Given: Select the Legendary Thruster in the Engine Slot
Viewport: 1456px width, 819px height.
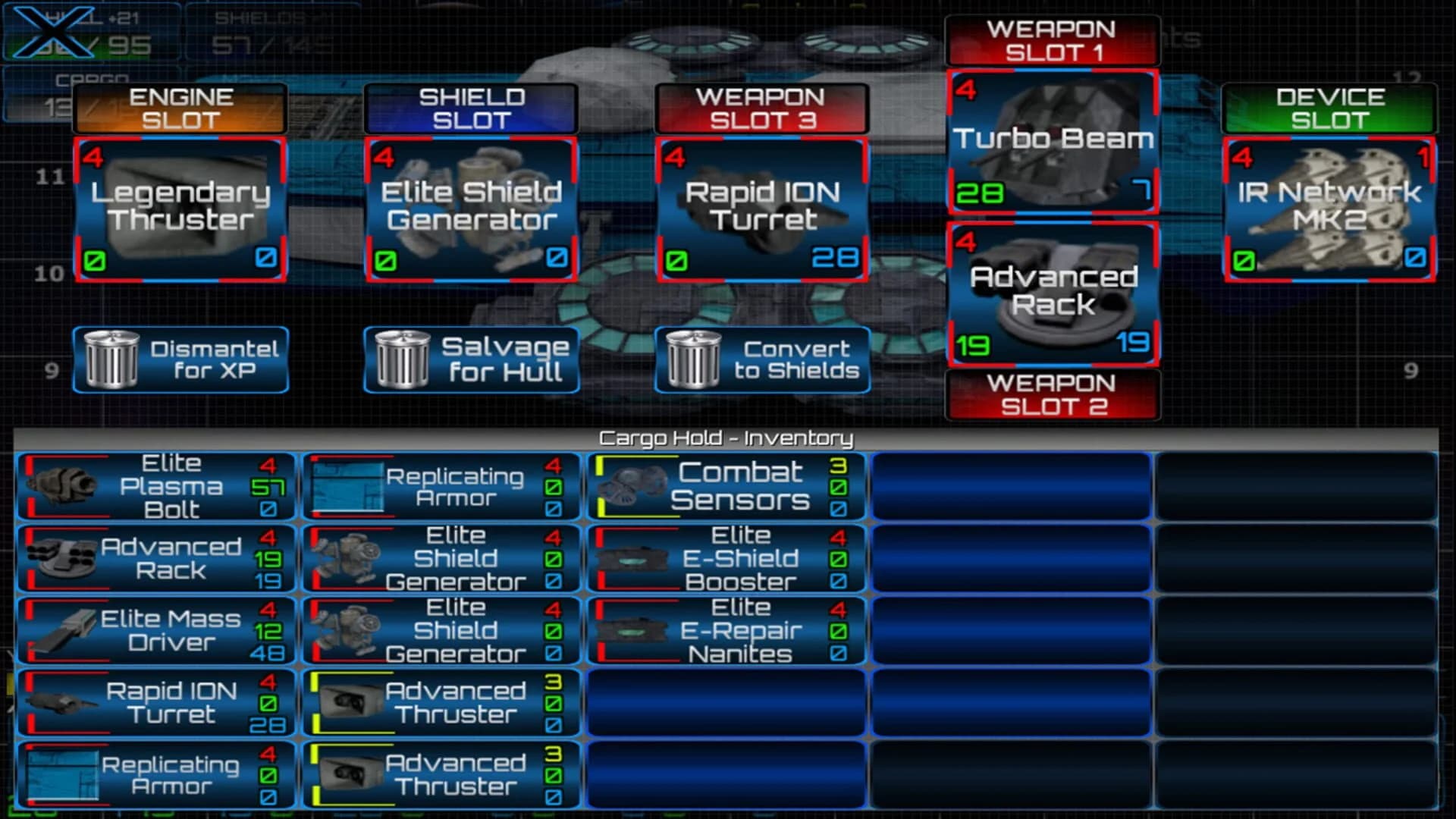Looking at the screenshot, I should [180, 209].
